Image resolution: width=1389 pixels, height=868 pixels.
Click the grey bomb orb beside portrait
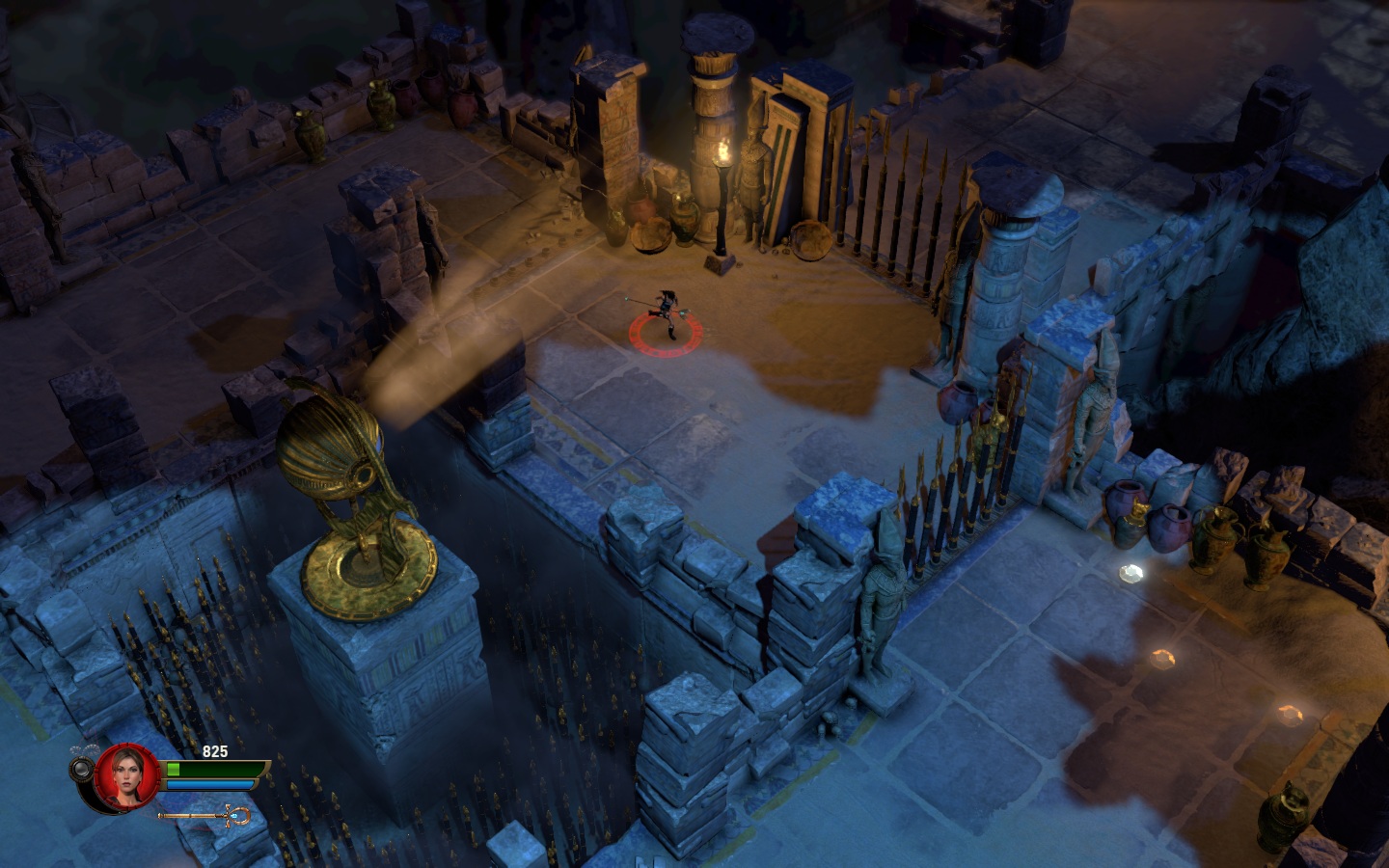pos(81,769)
